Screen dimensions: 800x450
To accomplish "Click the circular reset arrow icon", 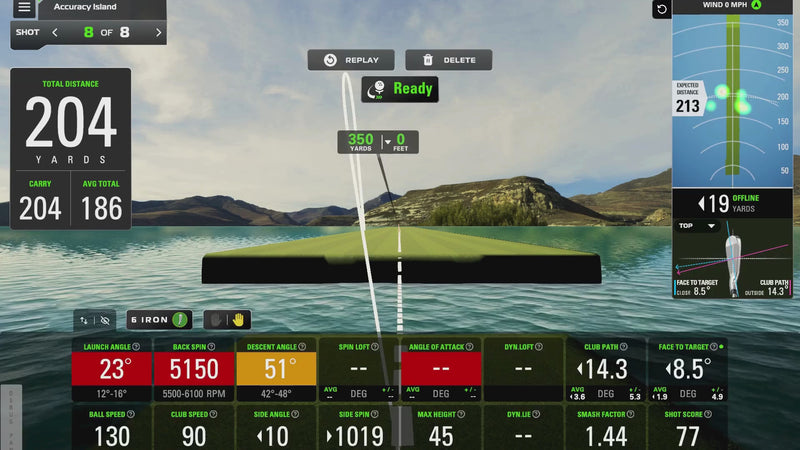I will pyautogui.click(x=661, y=10).
